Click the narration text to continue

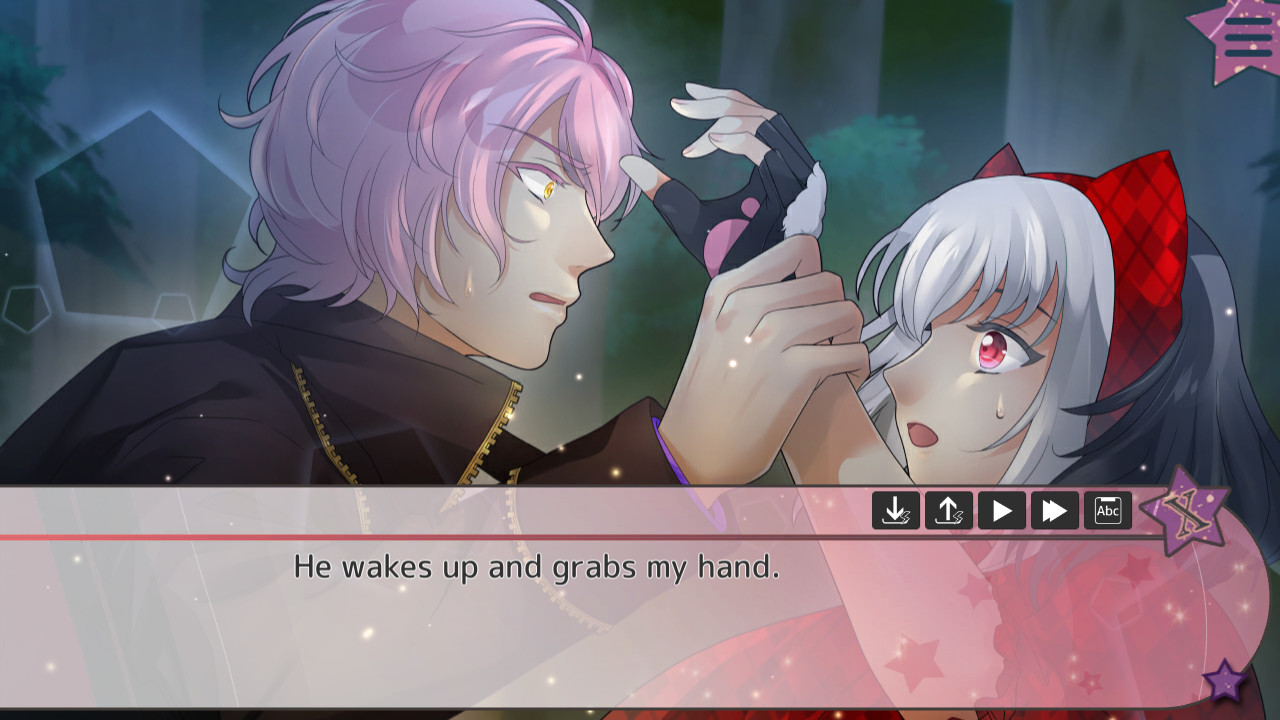pos(540,566)
